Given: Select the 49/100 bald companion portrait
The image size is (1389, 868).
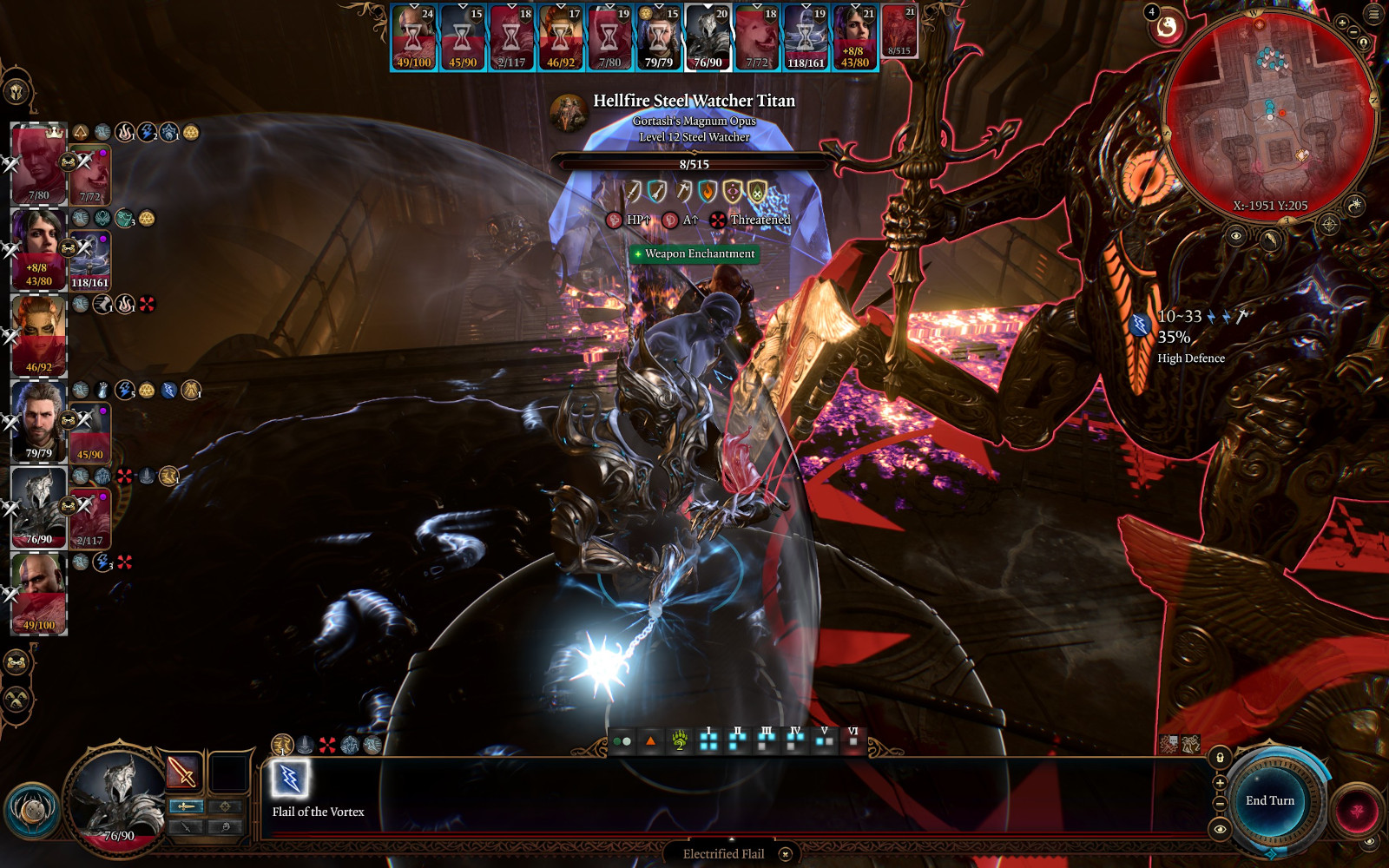Looking at the screenshot, I should 39,594.
